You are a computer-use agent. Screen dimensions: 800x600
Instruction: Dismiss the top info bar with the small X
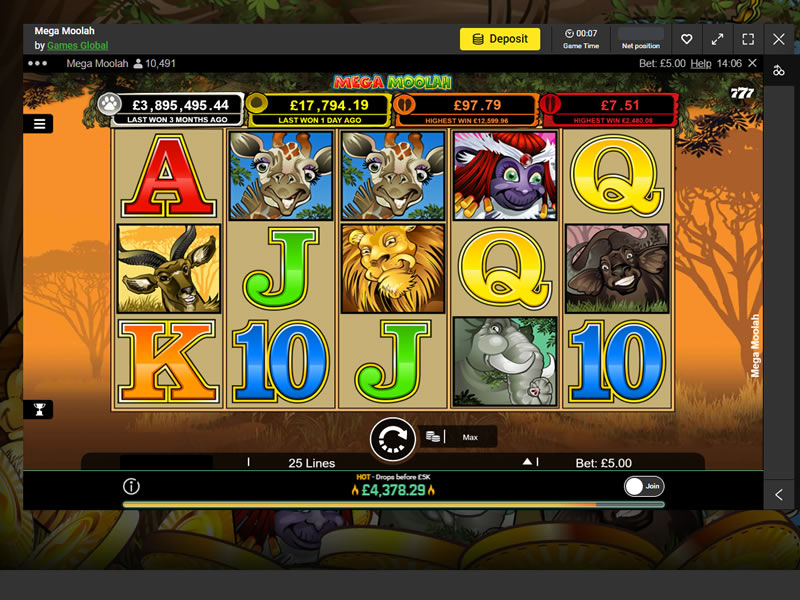coord(753,64)
